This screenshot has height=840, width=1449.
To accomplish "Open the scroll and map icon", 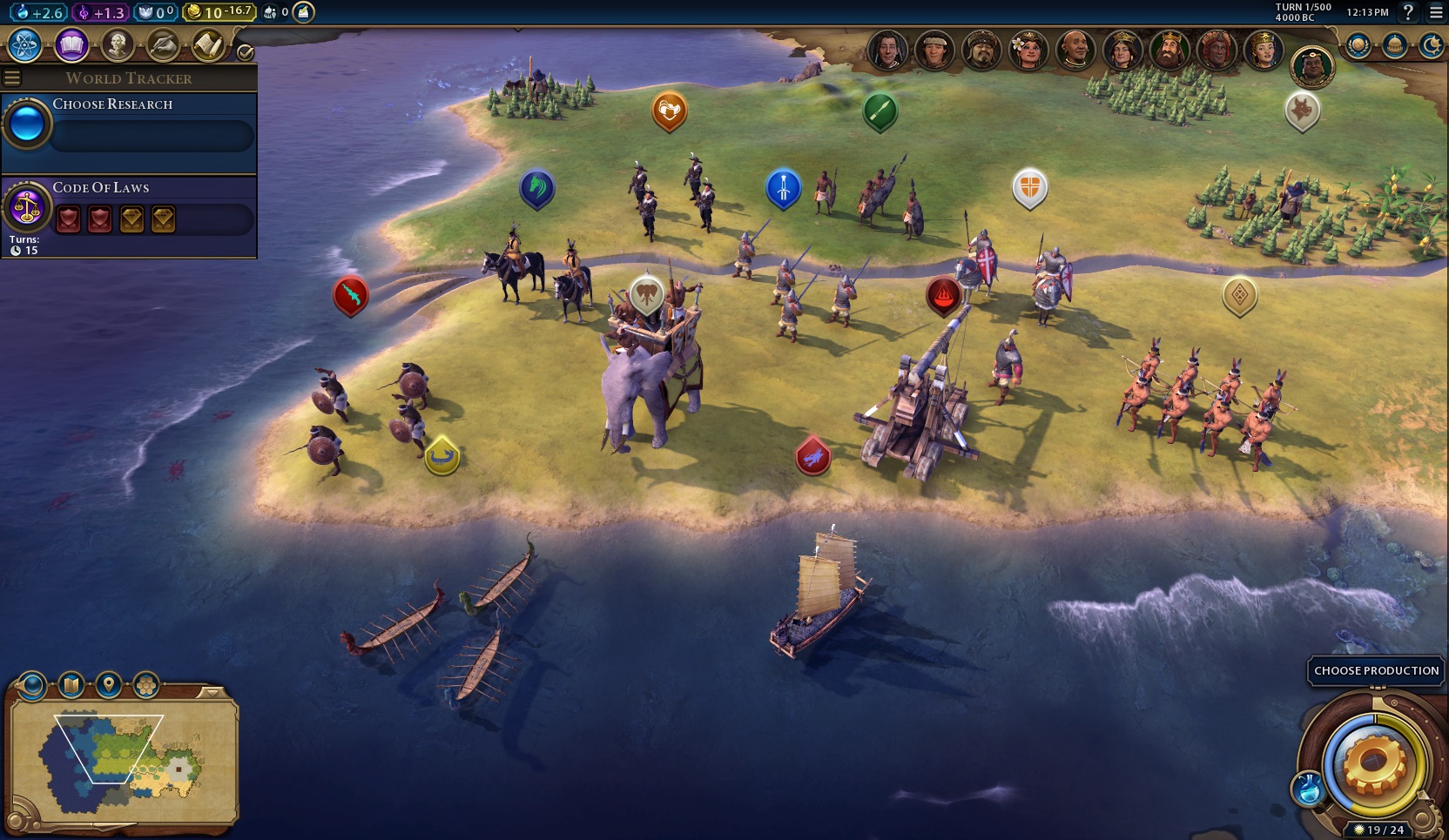I will pos(208,44).
